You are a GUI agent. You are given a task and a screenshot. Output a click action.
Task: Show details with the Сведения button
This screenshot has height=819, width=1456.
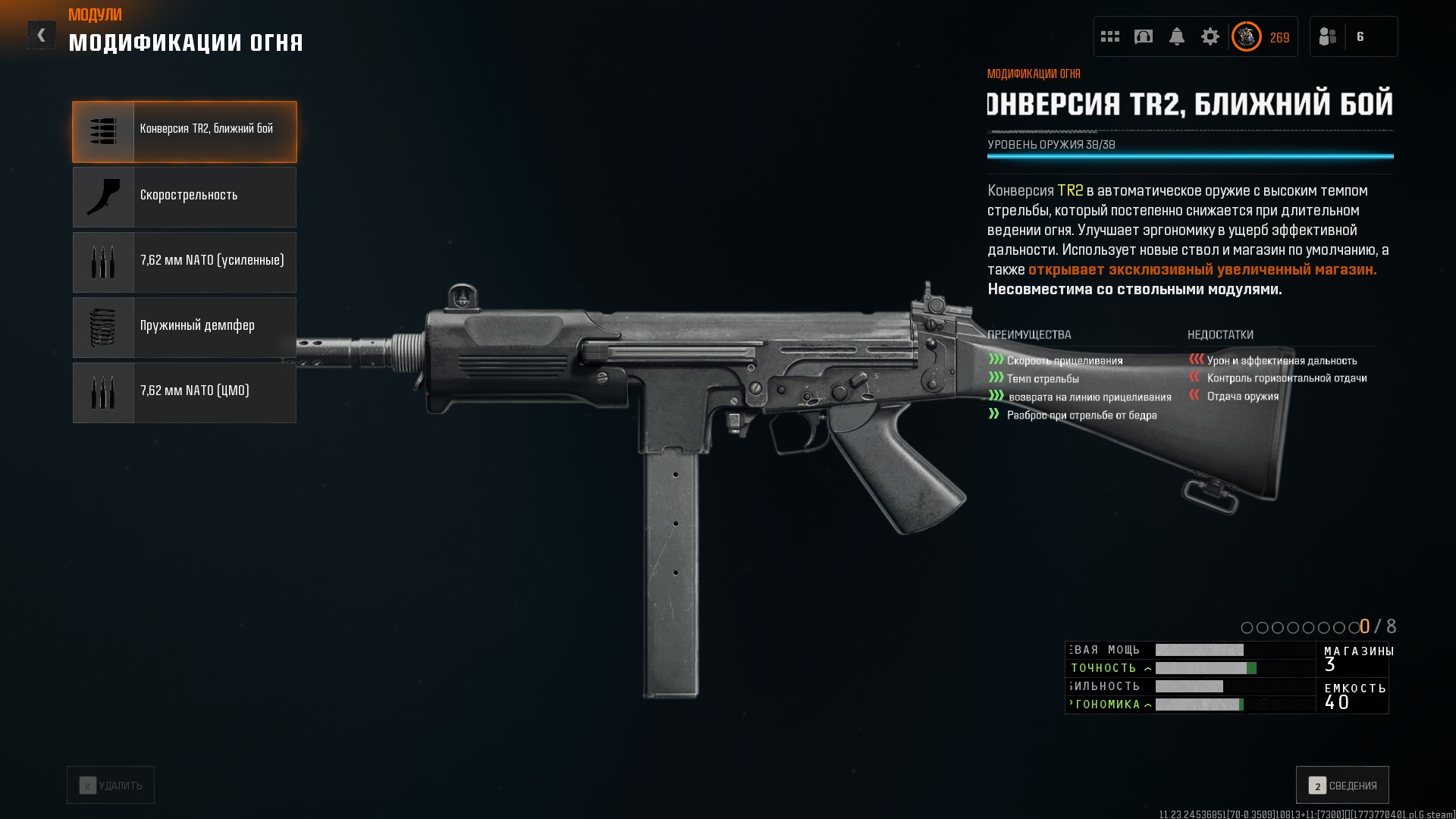click(1342, 785)
